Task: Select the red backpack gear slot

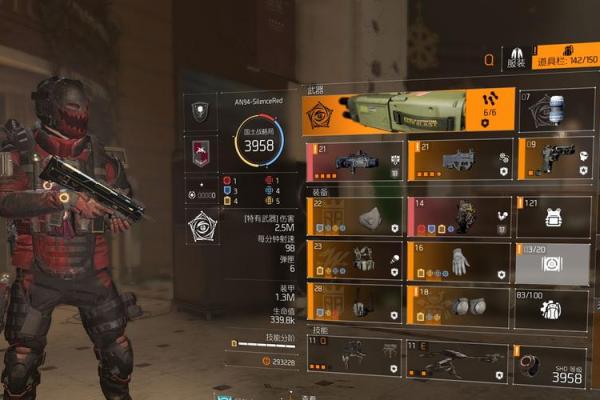Action: click(457, 216)
